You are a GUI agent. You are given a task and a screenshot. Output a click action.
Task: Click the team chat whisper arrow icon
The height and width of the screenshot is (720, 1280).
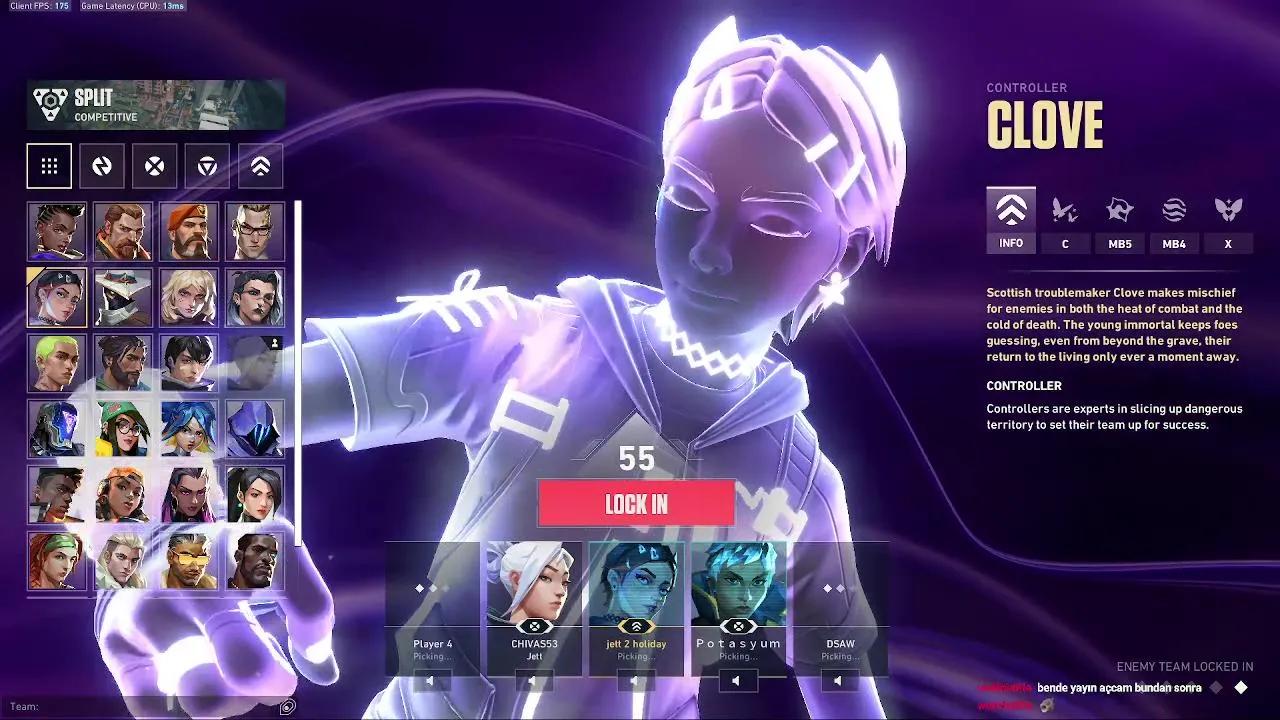[x=289, y=705]
